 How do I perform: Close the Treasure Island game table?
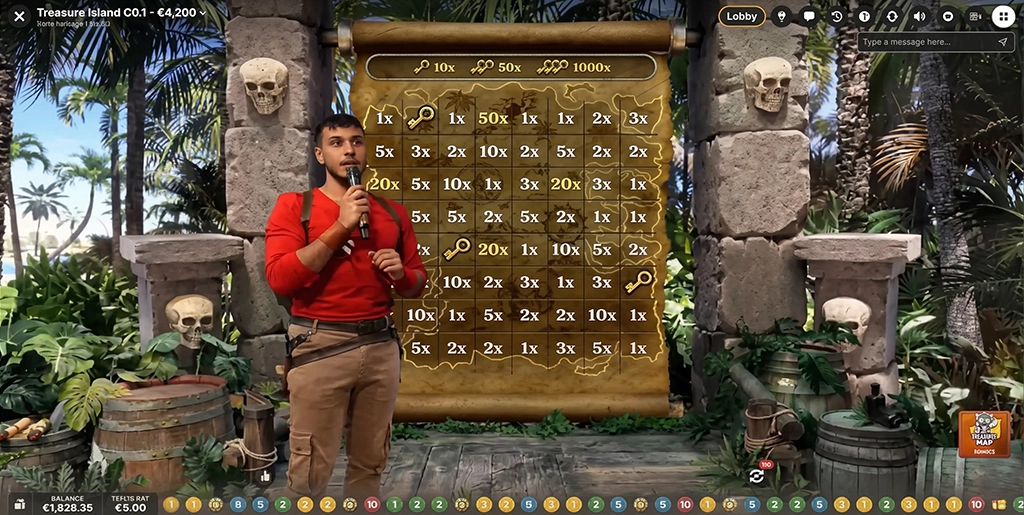[19, 16]
